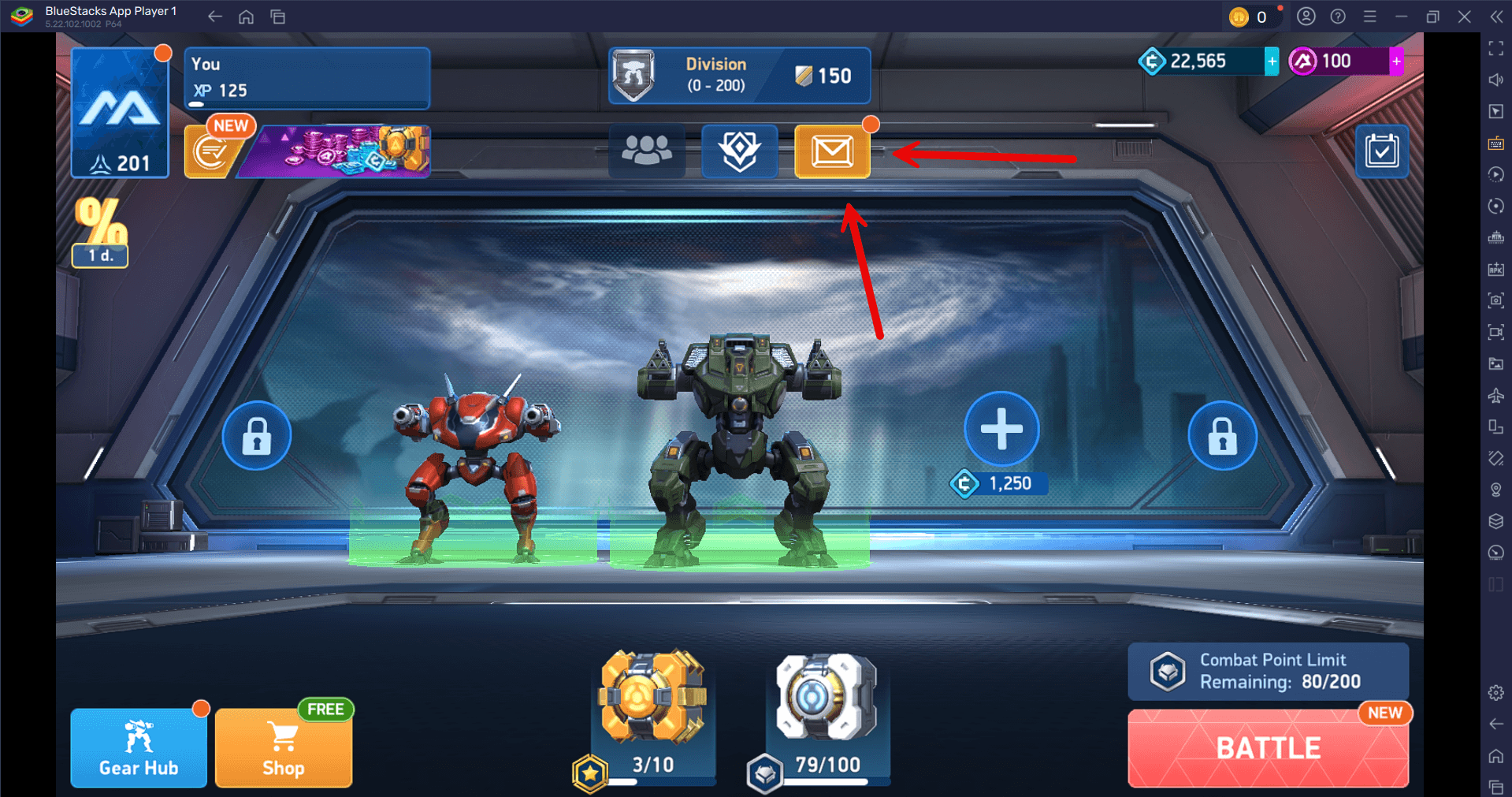Collapse the BlueStacks sidebar with double chevron
The image size is (1512, 797).
(1495, 16)
